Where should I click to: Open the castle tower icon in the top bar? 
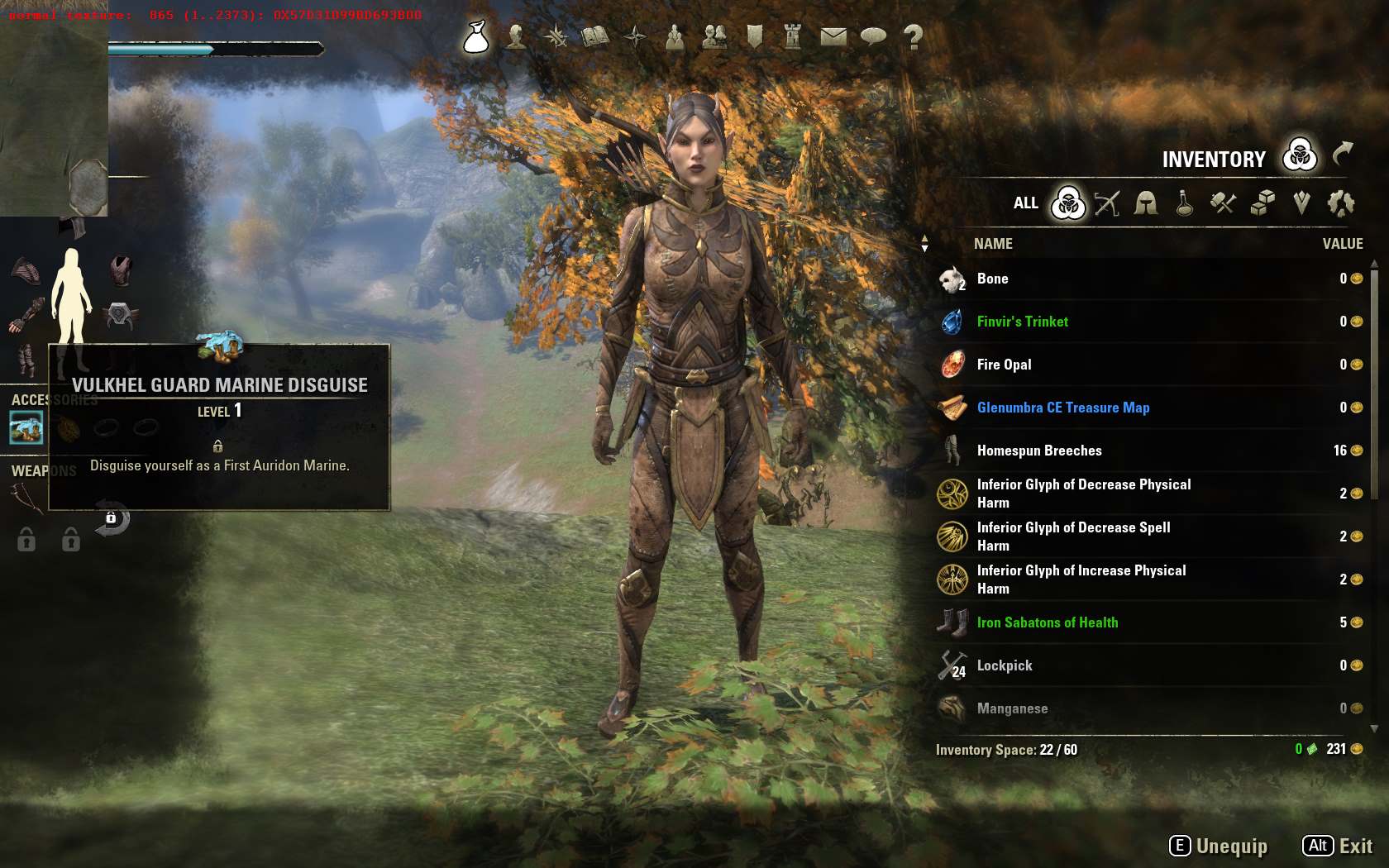(x=793, y=36)
